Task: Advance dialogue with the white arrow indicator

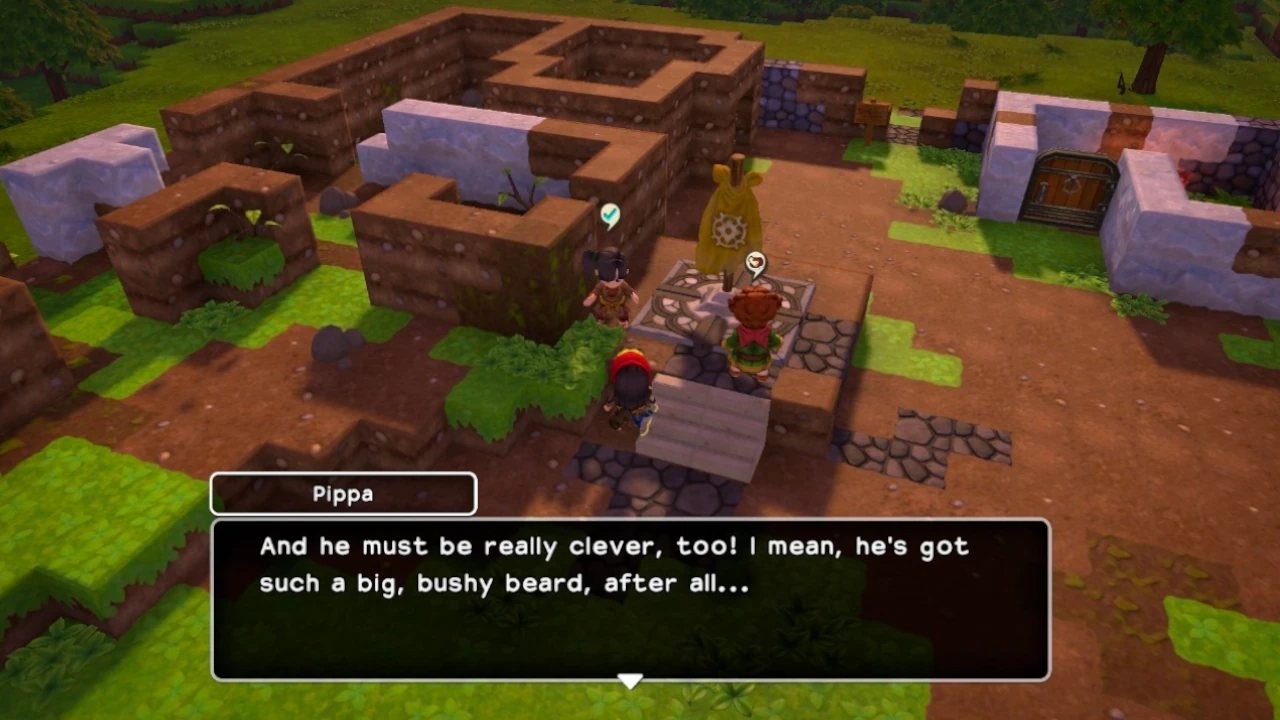Action: click(629, 681)
